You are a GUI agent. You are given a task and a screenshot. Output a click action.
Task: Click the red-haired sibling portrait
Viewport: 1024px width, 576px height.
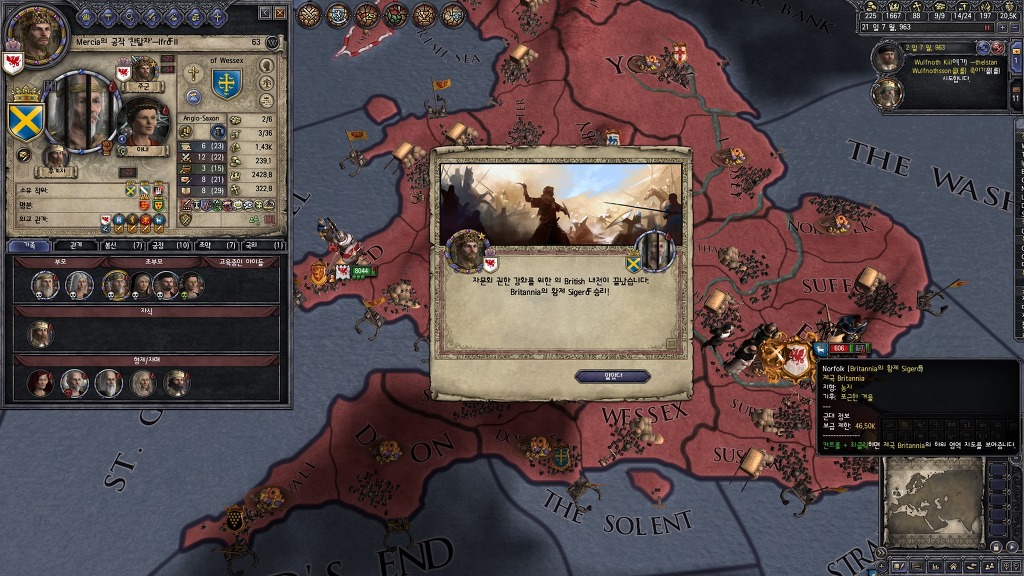pos(42,383)
